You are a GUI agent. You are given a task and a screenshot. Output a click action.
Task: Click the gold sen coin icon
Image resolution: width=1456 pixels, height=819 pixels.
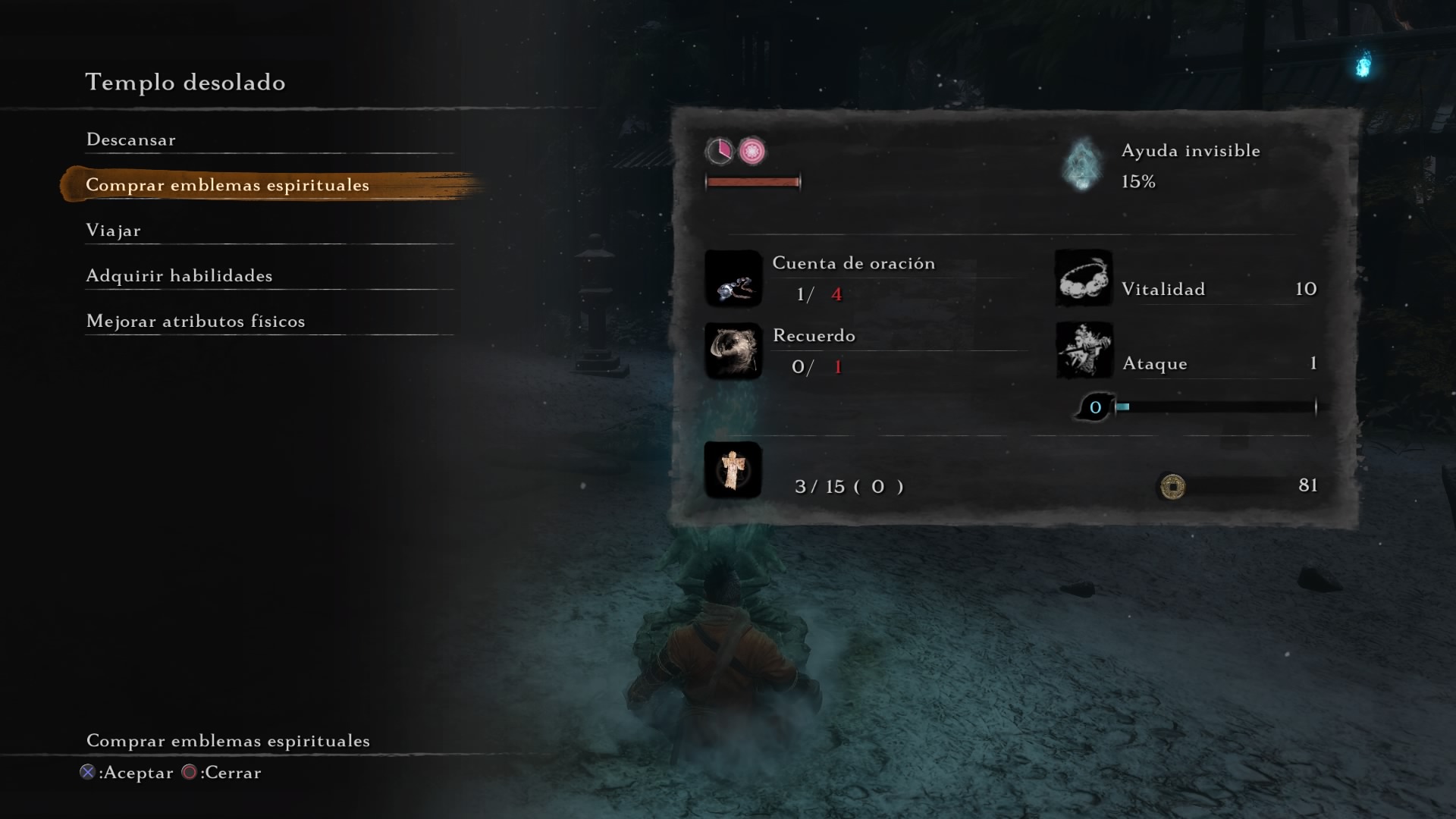click(1172, 486)
